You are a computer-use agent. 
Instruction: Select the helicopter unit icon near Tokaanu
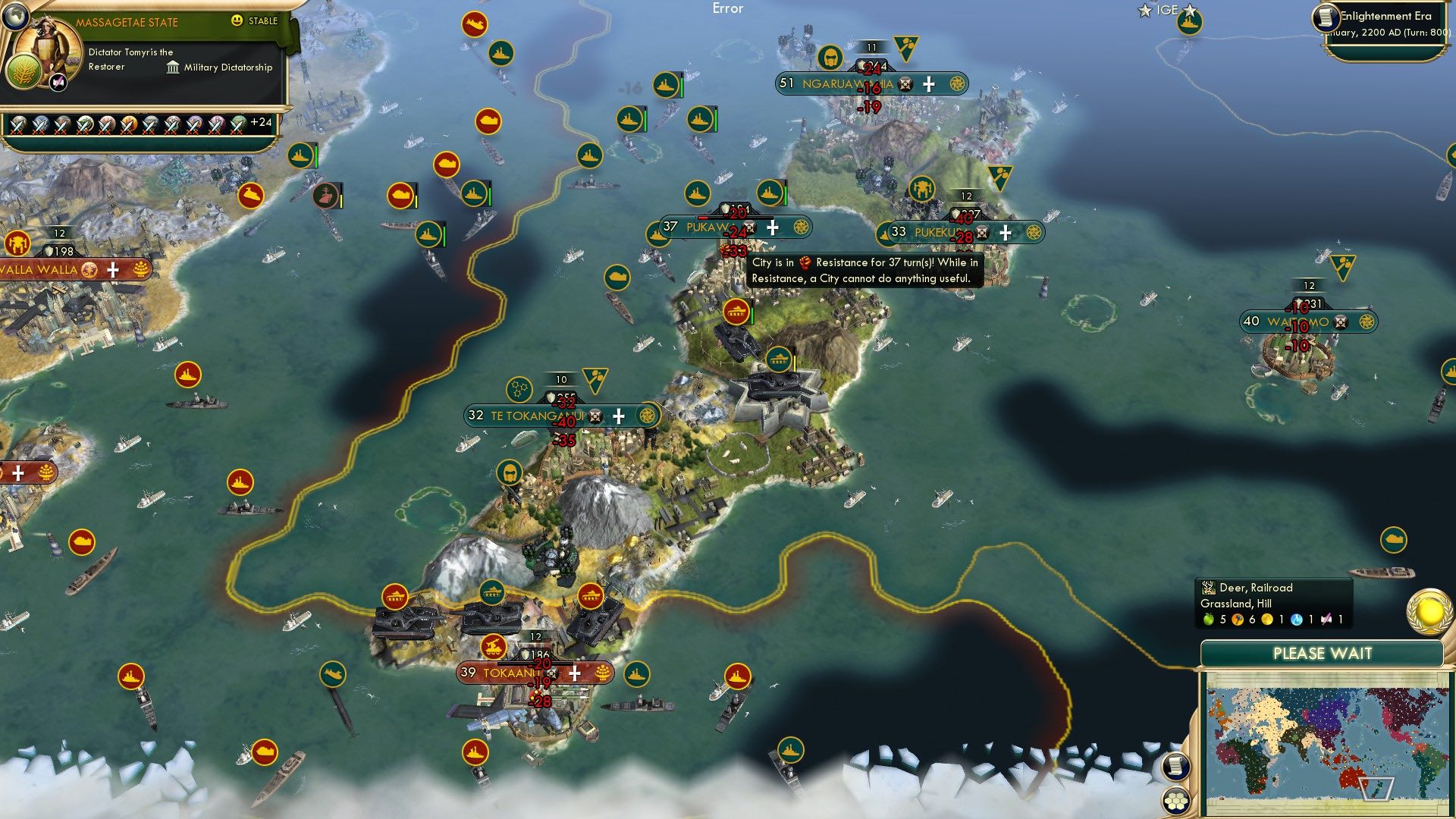(494, 648)
